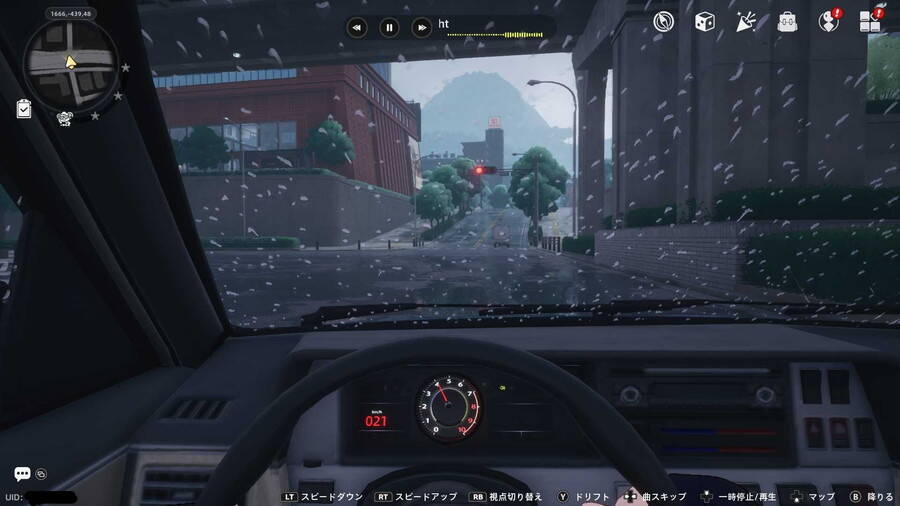The height and width of the screenshot is (506, 900).
Task: Click the mascot face icon below the minimap
Action: [66, 118]
